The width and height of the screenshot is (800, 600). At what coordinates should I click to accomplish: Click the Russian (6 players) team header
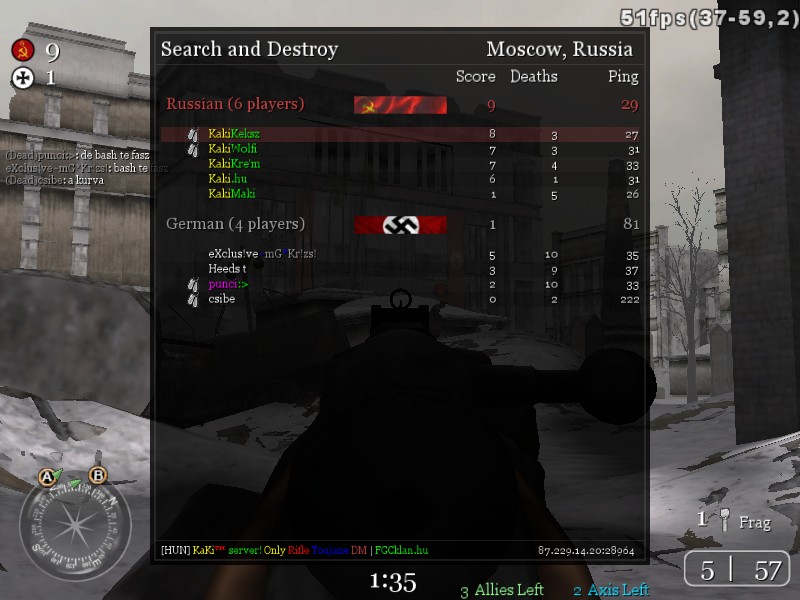click(x=235, y=104)
